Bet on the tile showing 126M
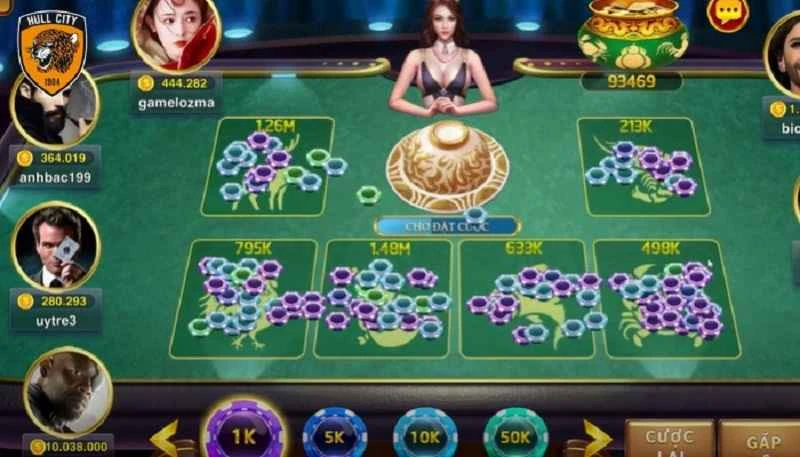This screenshot has width=800, height=457. [x=269, y=166]
